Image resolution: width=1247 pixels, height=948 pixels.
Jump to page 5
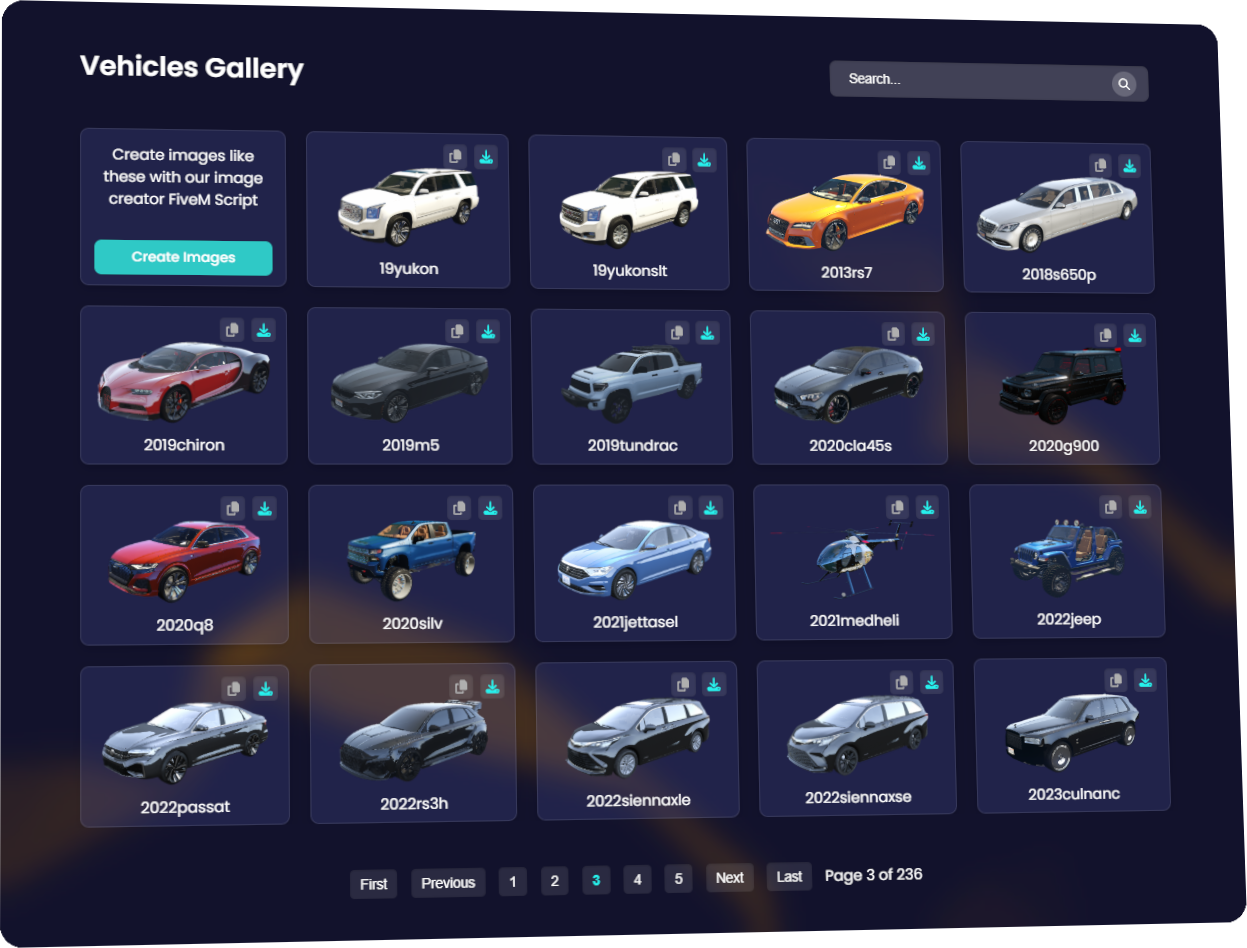pos(678,879)
